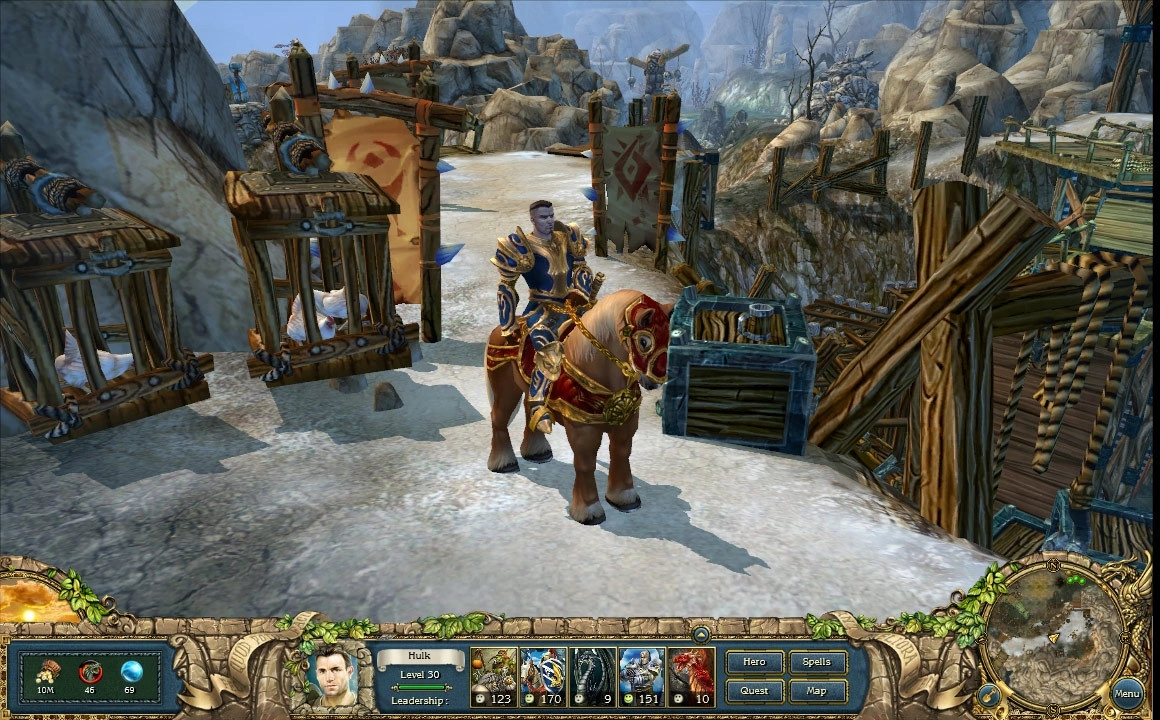This screenshot has height=720, width=1160.
Task: Activate the shovel dig button
Action: [989, 693]
